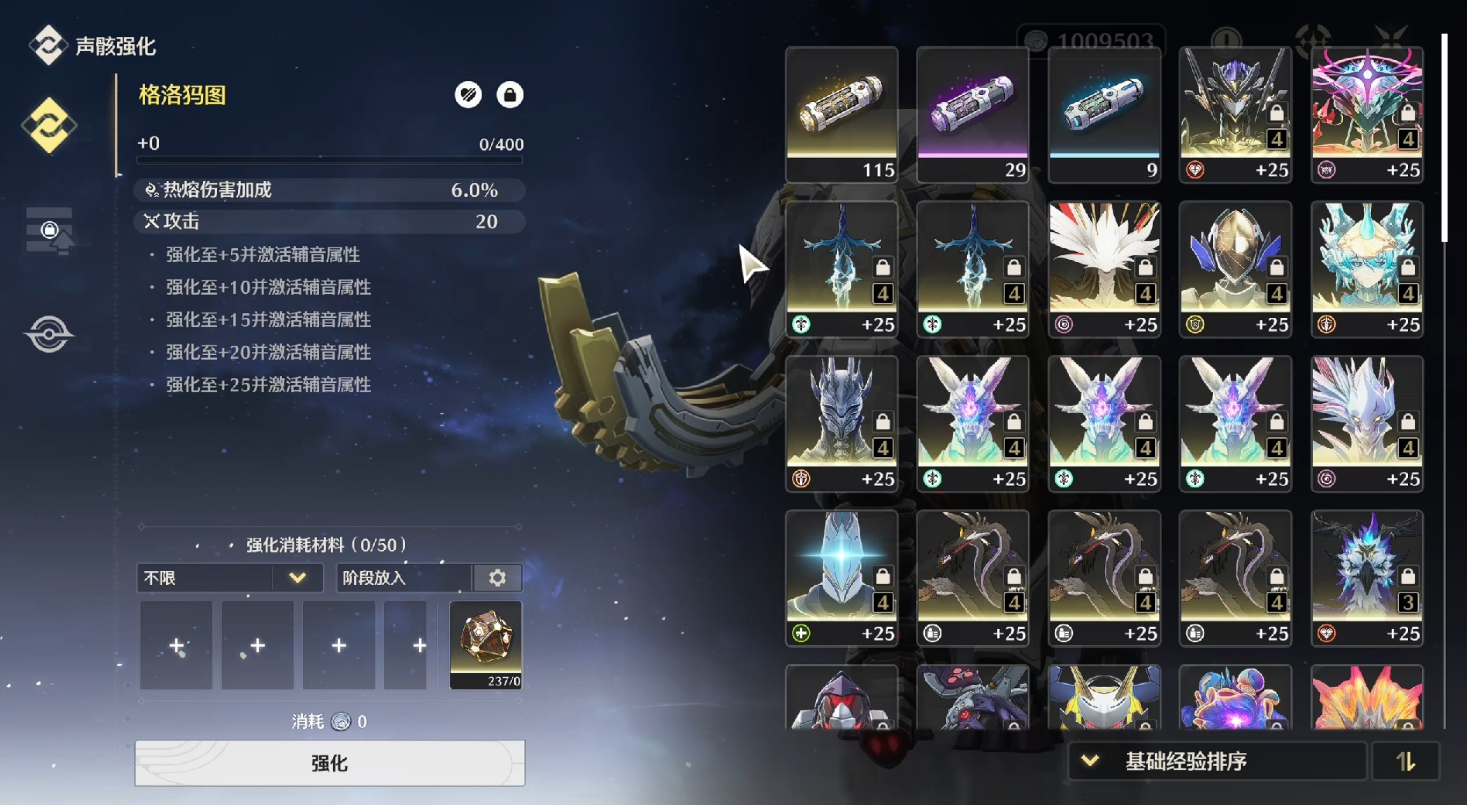The image size is (1467, 805).
Task: Select the pink crowned echo card
Action: click(1366, 114)
